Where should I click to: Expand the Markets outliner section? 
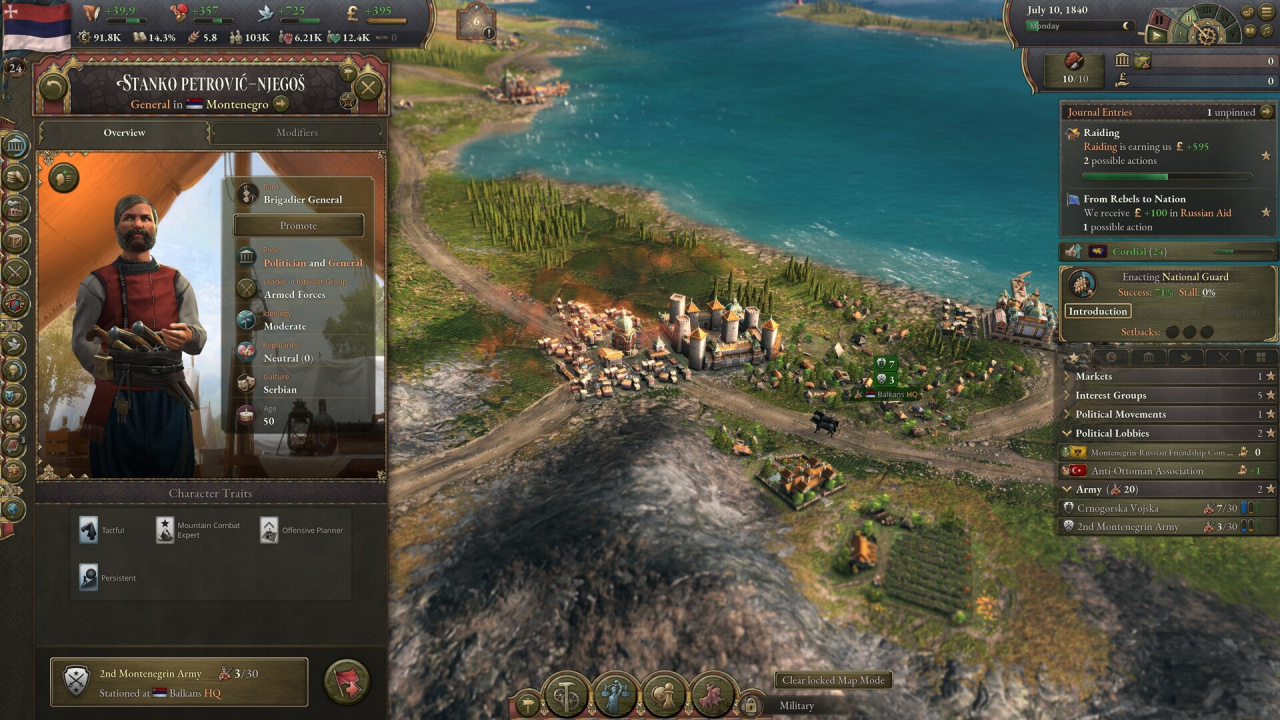[1094, 377]
